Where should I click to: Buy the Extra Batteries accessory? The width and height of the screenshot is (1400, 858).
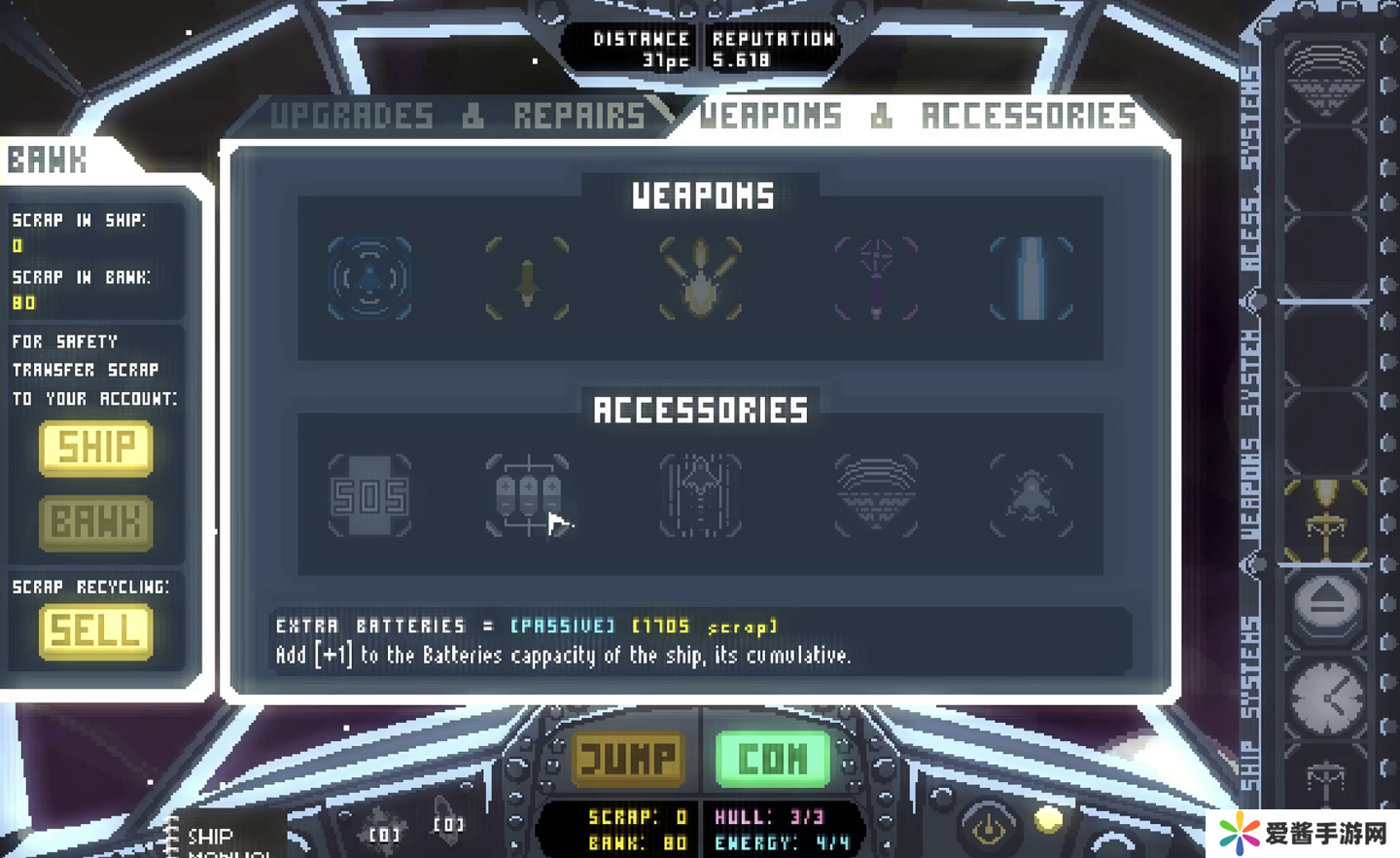(x=527, y=496)
